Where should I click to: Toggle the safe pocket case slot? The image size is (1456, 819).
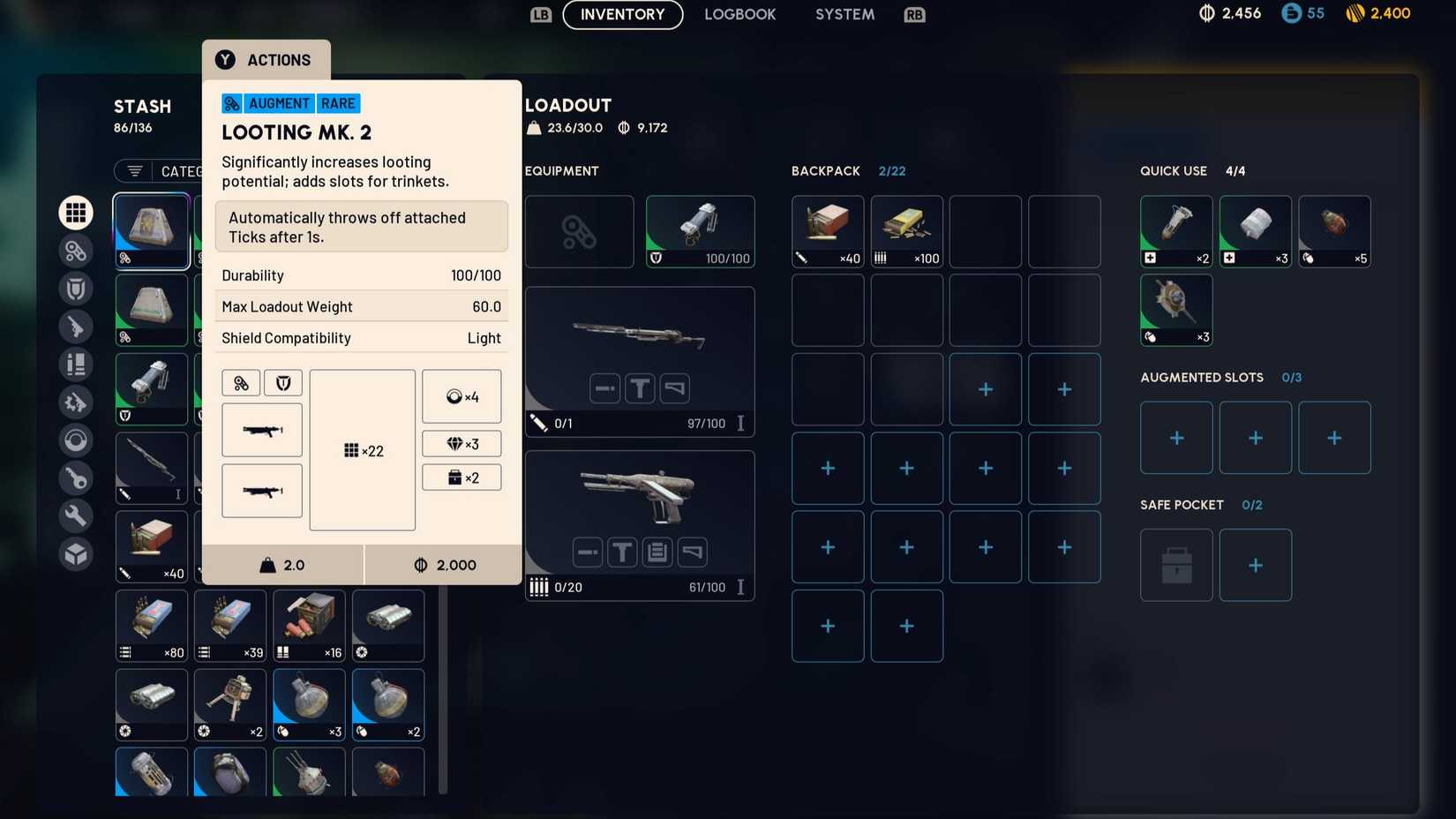(1175, 565)
